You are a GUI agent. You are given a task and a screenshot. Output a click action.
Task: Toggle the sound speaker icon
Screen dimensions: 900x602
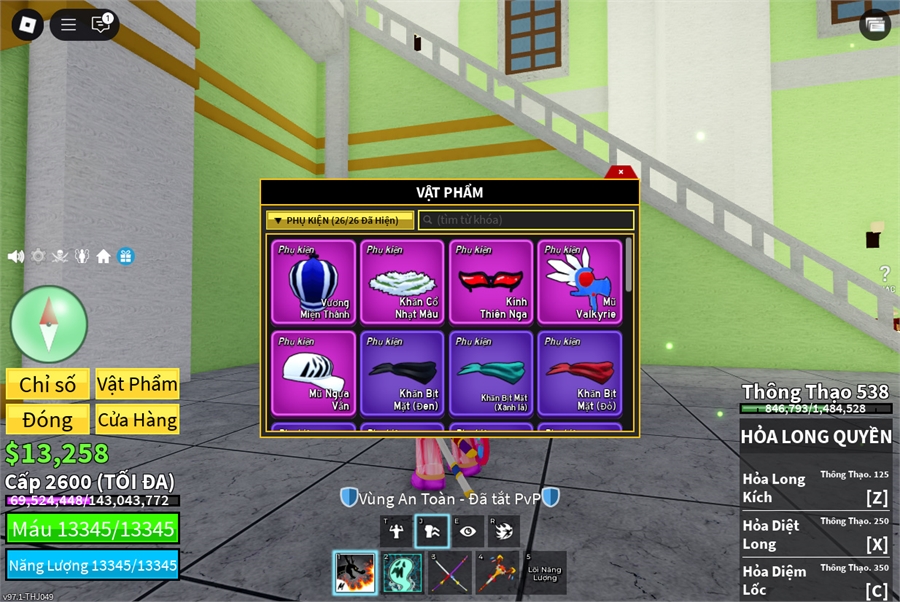coord(16,256)
